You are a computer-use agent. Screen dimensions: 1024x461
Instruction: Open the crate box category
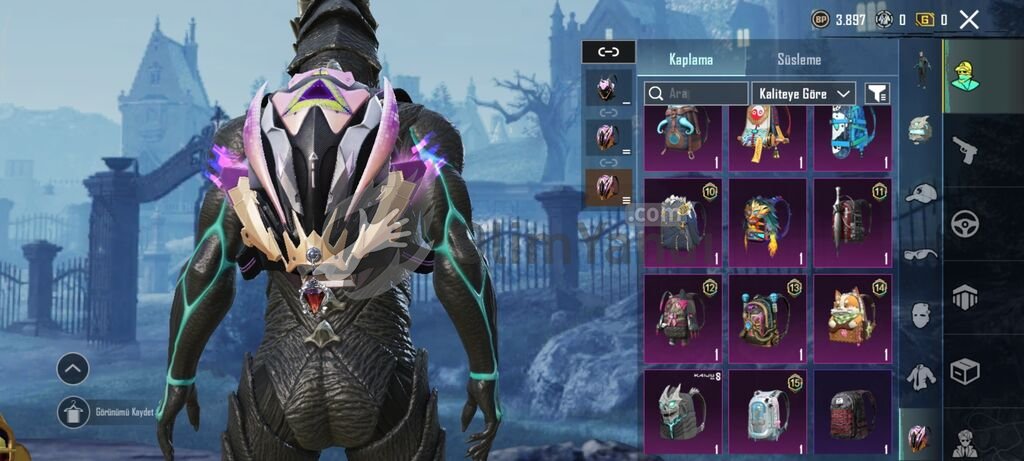coord(964,372)
